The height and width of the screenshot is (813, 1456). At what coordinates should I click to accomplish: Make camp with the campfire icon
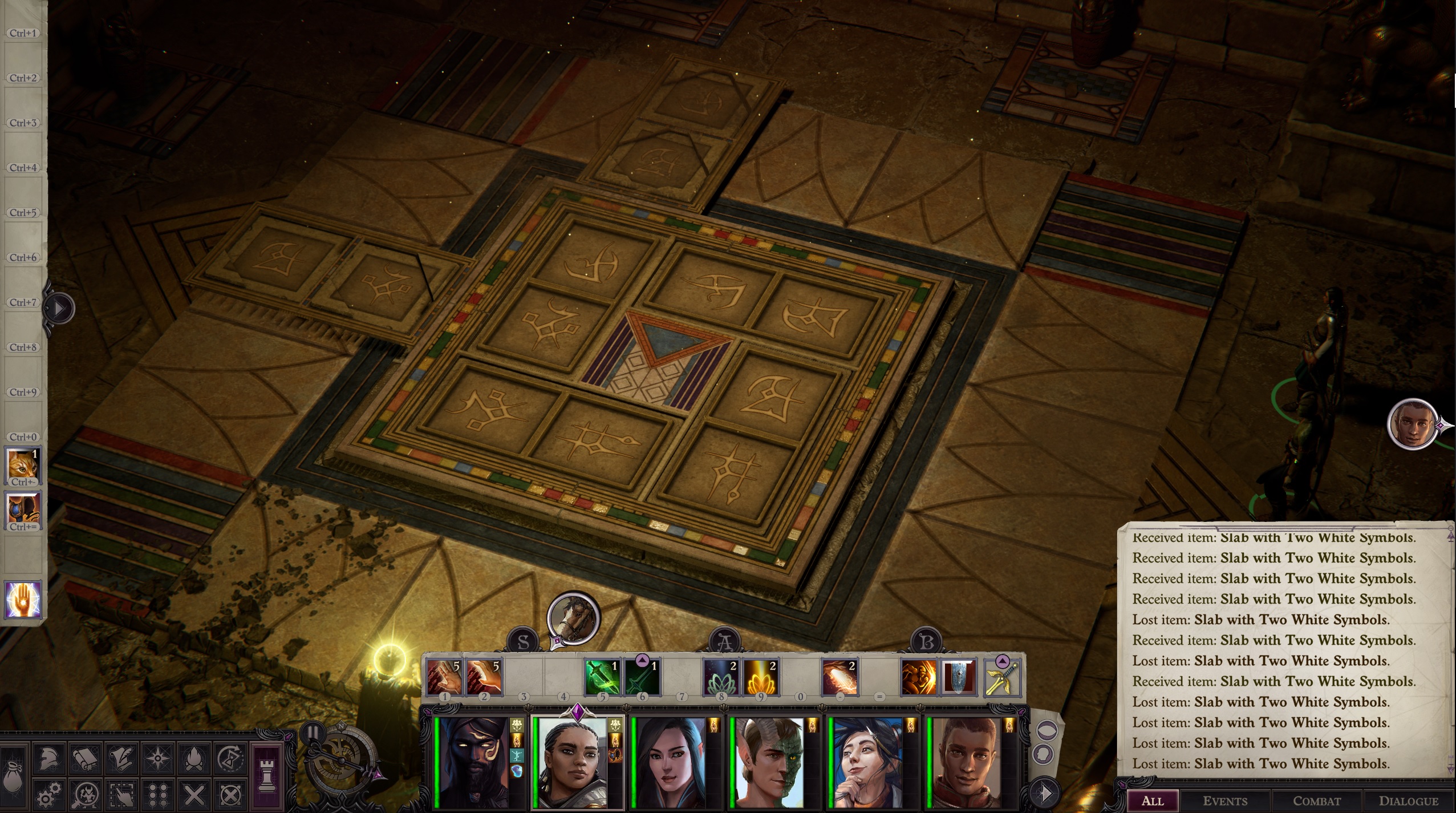click(x=193, y=759)
